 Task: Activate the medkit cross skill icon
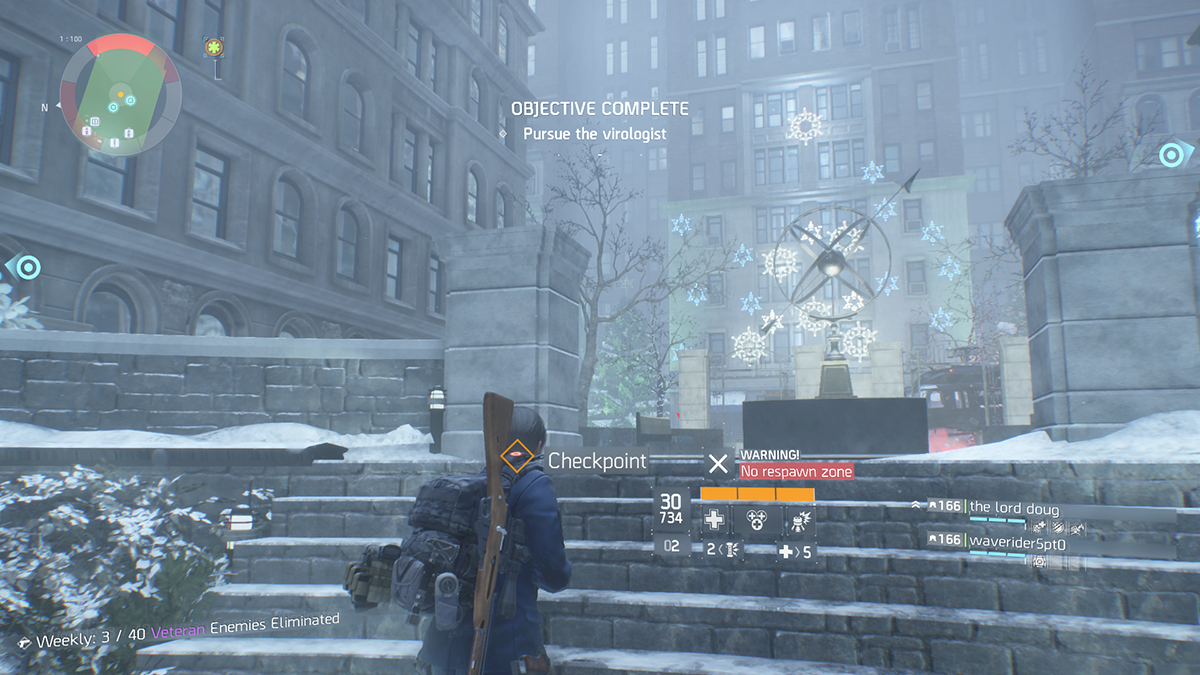point(715,519)
